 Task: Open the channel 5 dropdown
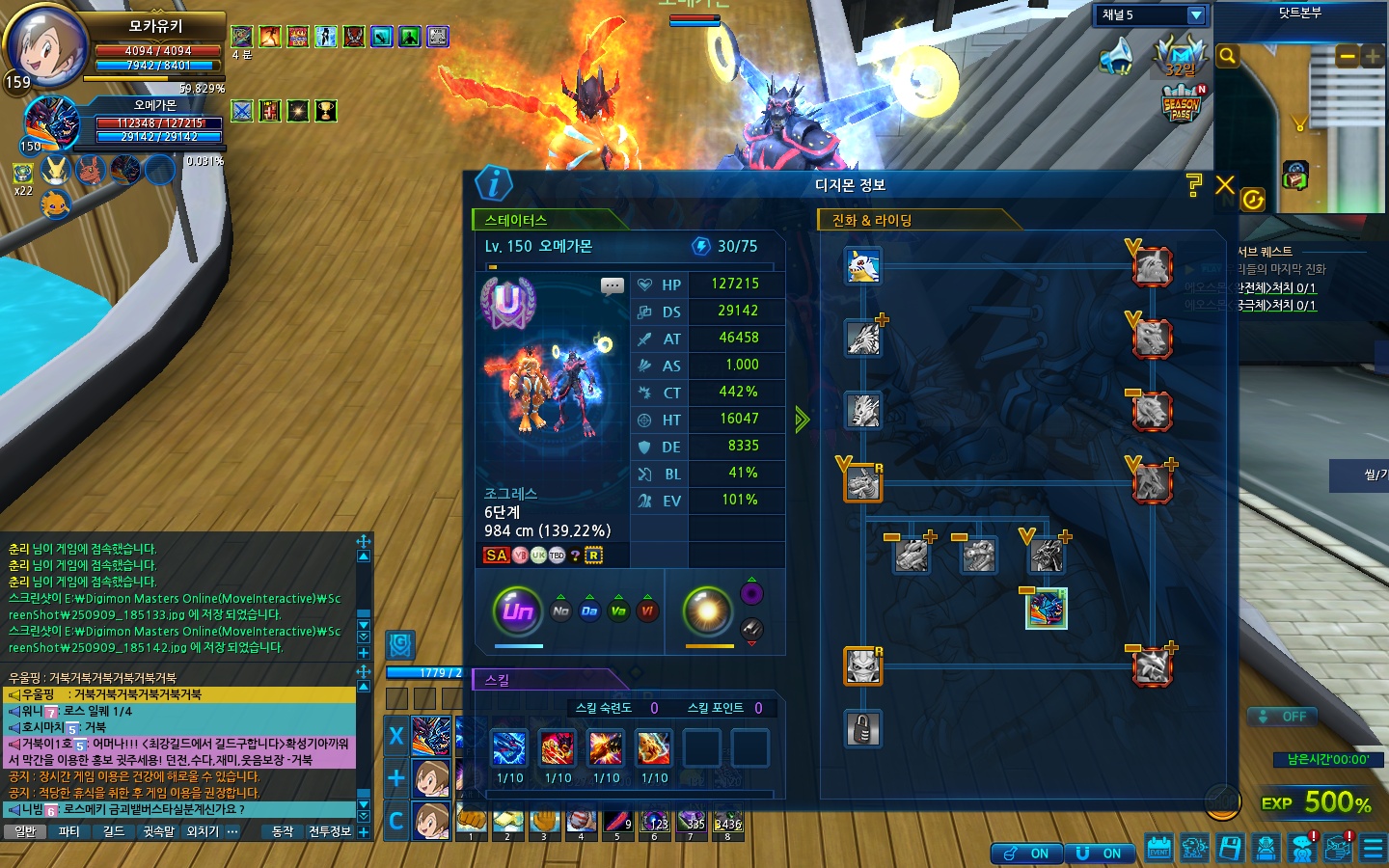pos(1196,14)
